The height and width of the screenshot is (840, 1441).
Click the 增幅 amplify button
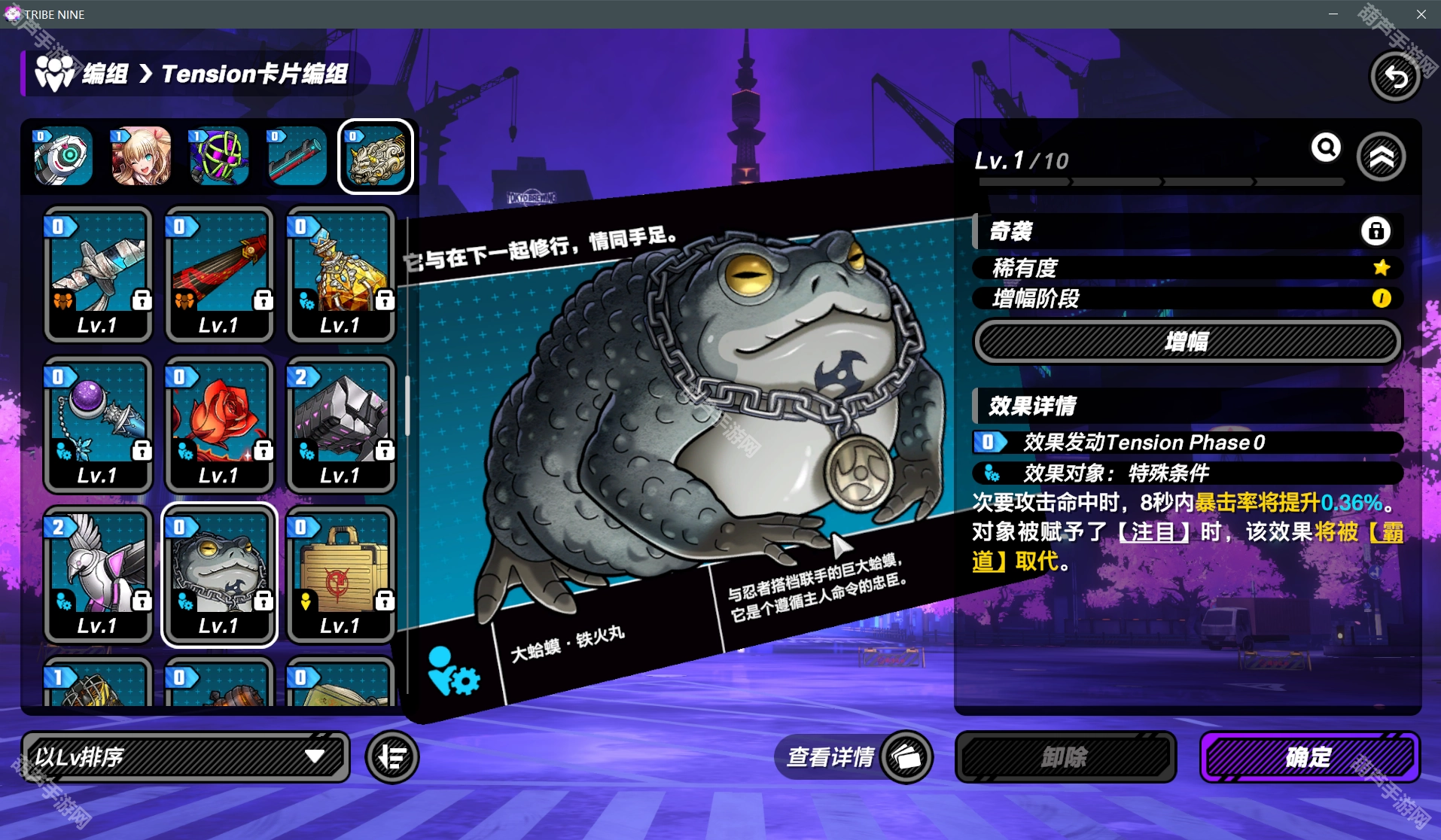pos(1187,342)
